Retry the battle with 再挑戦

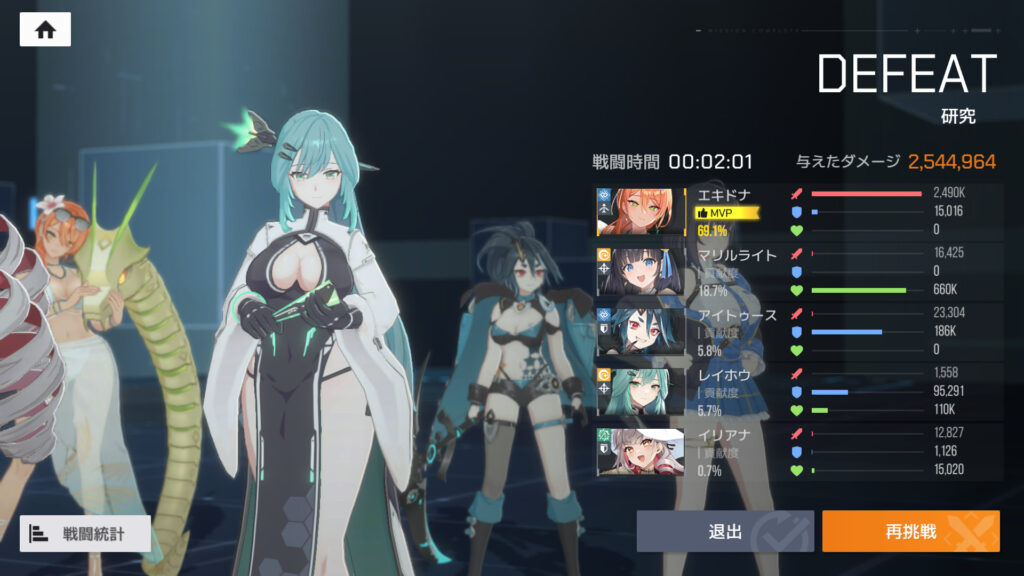coord(910,531)
